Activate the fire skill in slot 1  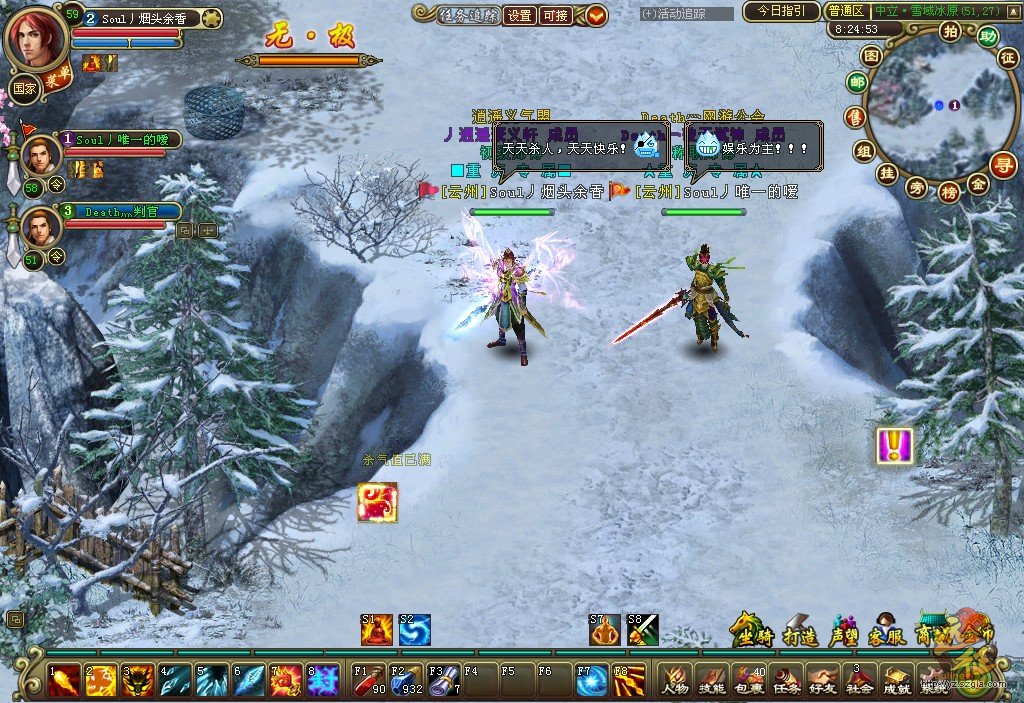point(64,680)
